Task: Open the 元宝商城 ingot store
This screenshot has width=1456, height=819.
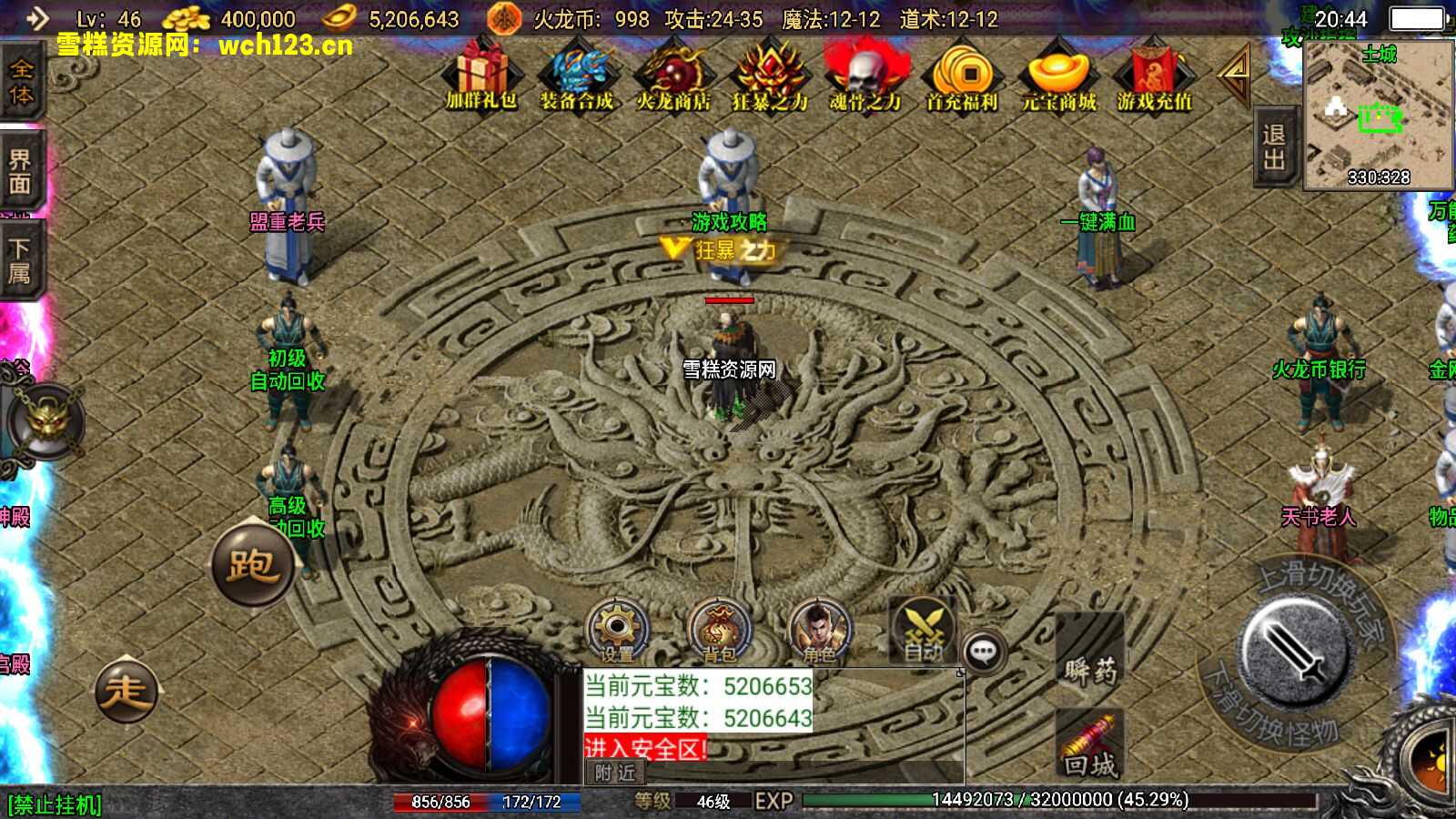Action: point(1058,76)
